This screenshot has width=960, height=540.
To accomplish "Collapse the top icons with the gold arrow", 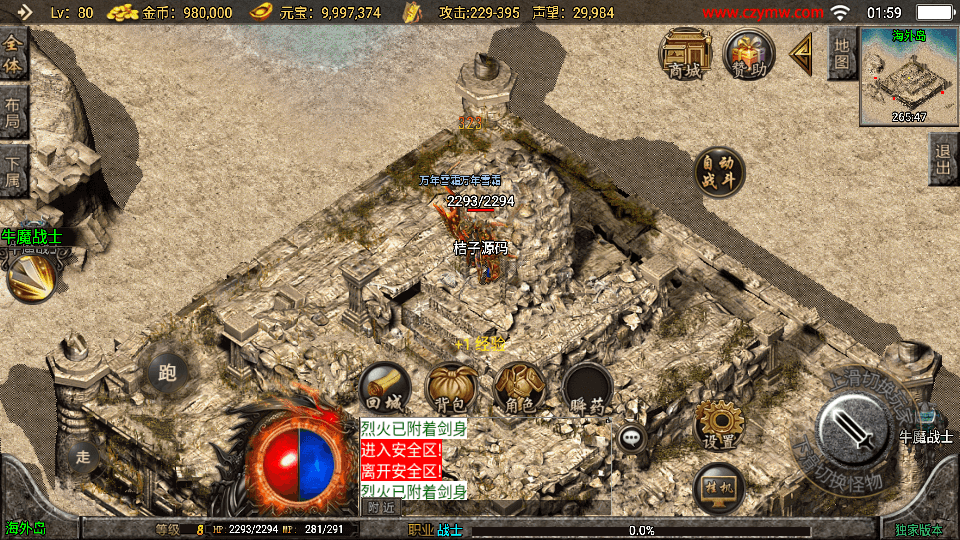I will coord(801,54).
